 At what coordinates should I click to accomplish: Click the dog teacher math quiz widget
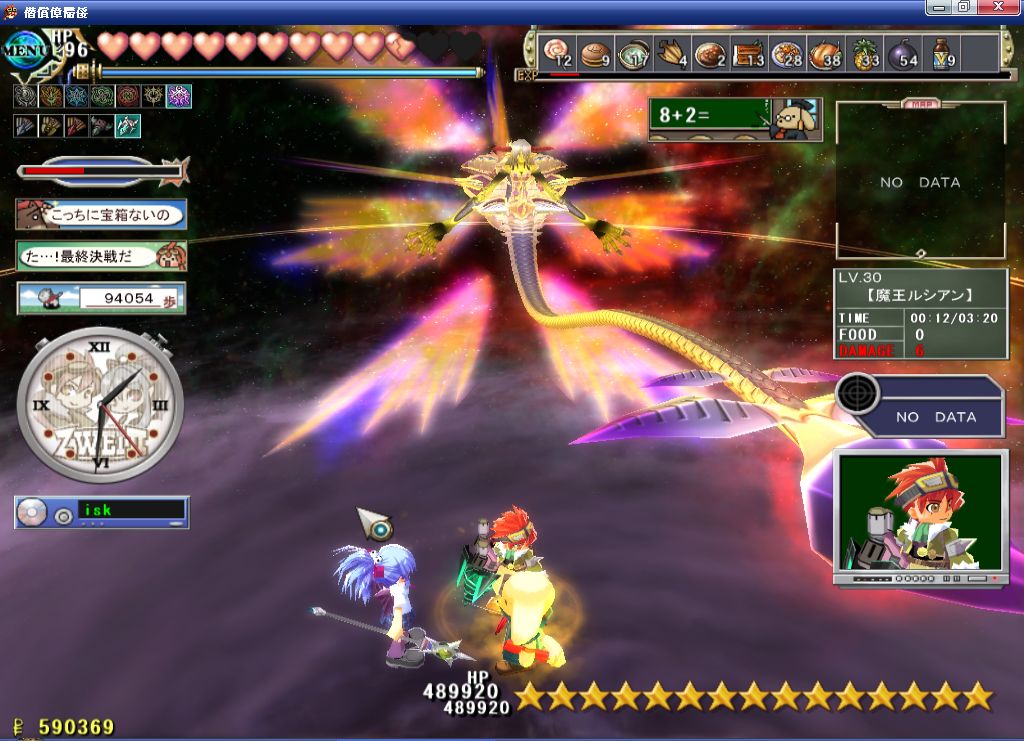coord(735,120)
